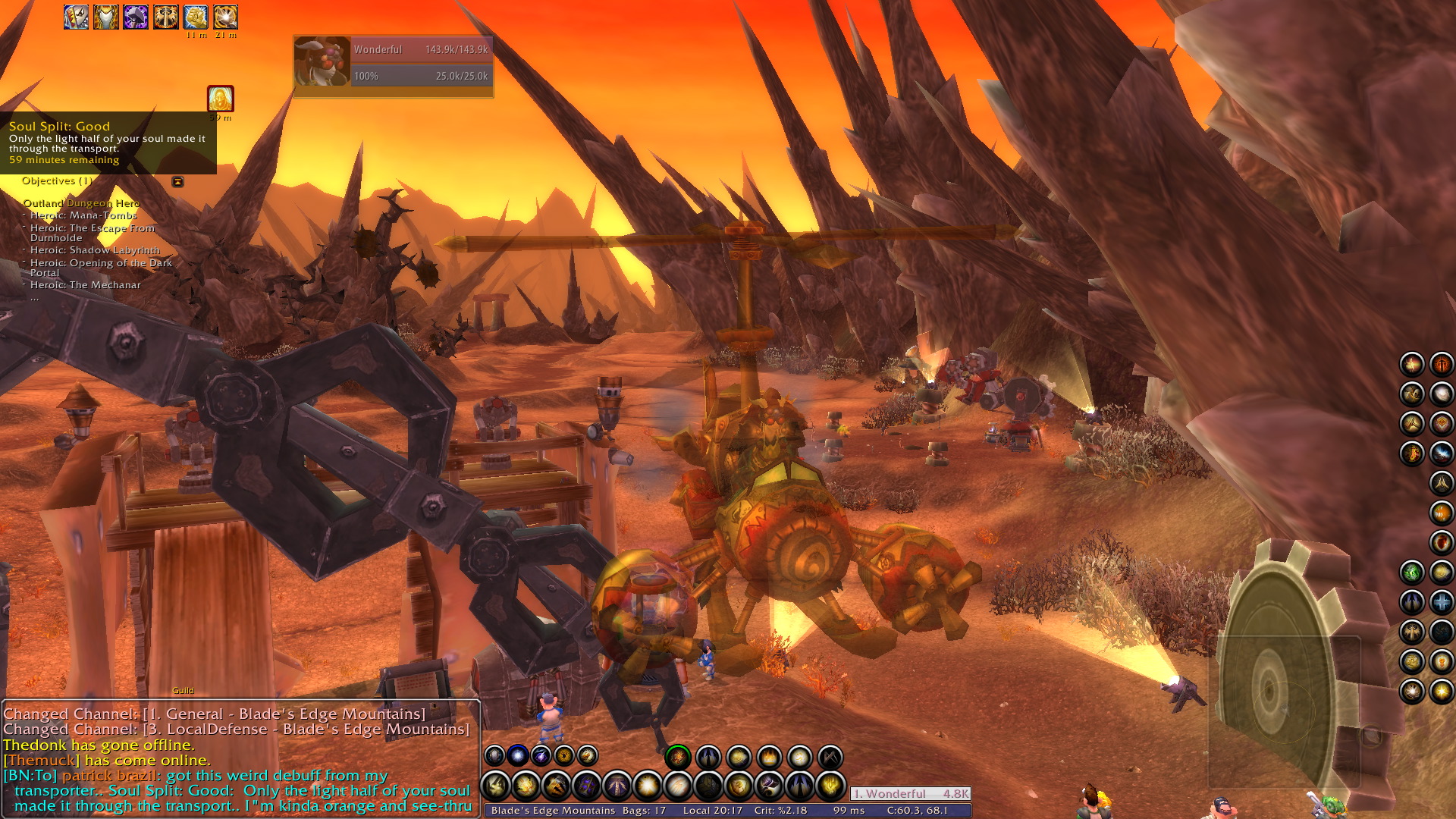Click the Wonderful damage meter bar
This screenshot has height=819, width=1456.
910,794
